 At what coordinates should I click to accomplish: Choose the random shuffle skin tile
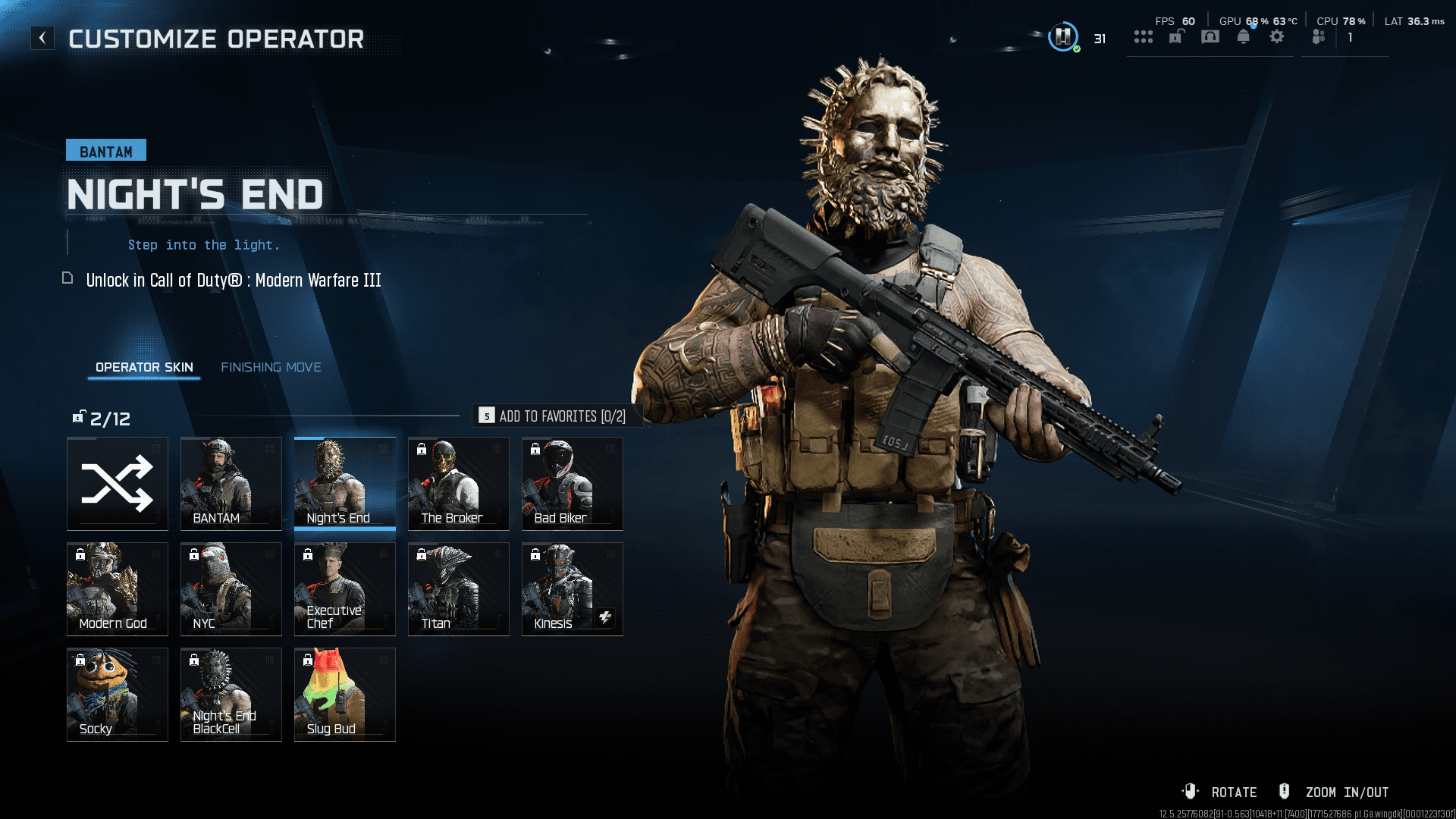pyautogui.click(x=118, y=484)
